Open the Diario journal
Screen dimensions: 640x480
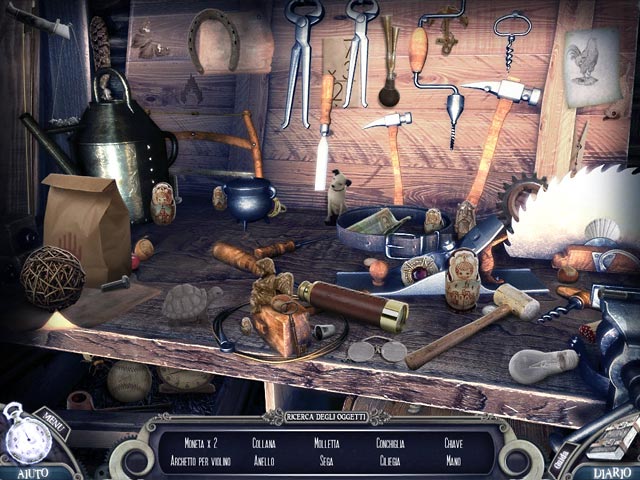pos(610,471)
